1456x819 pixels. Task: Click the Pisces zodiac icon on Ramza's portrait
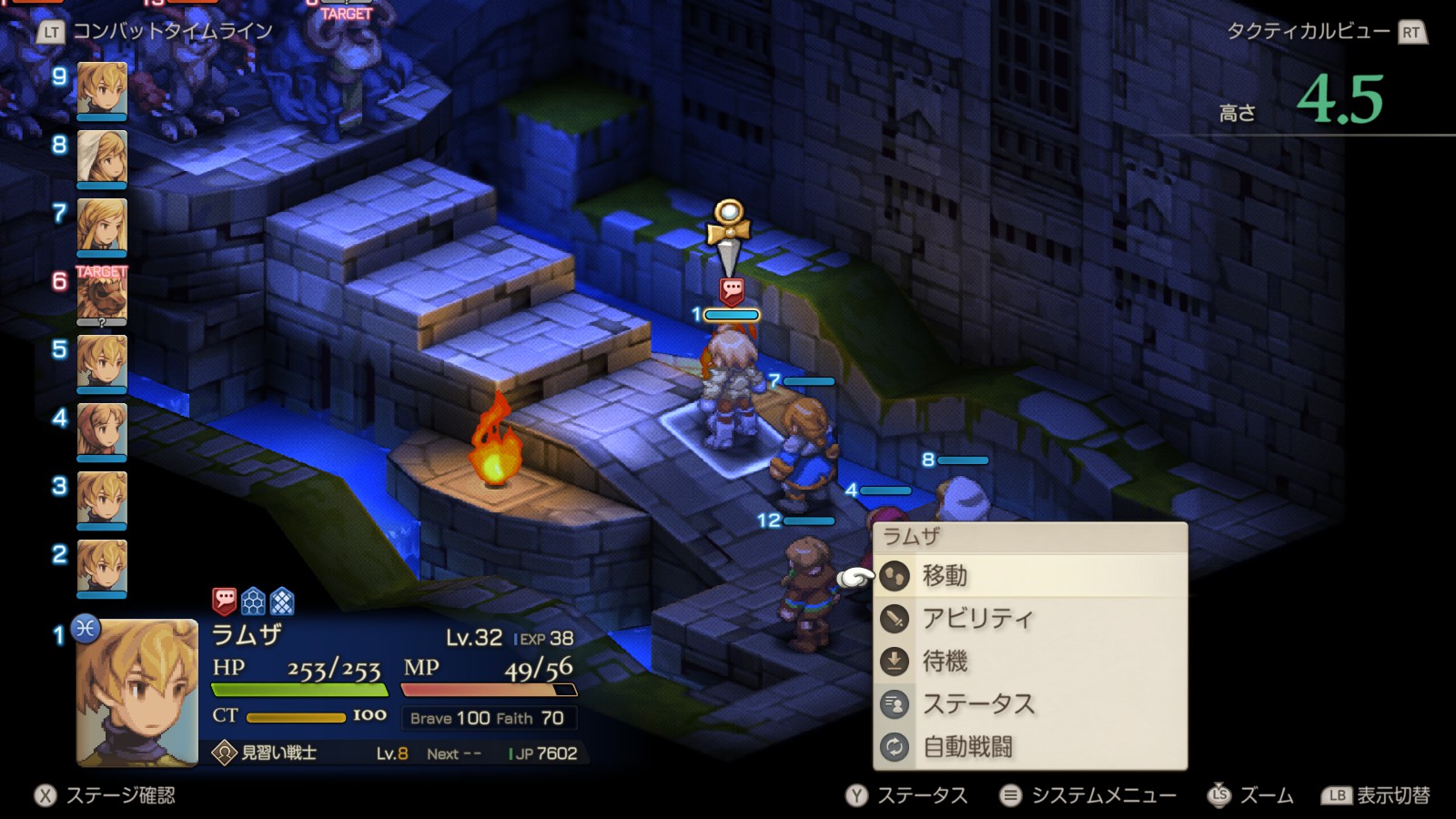(86, 628)
